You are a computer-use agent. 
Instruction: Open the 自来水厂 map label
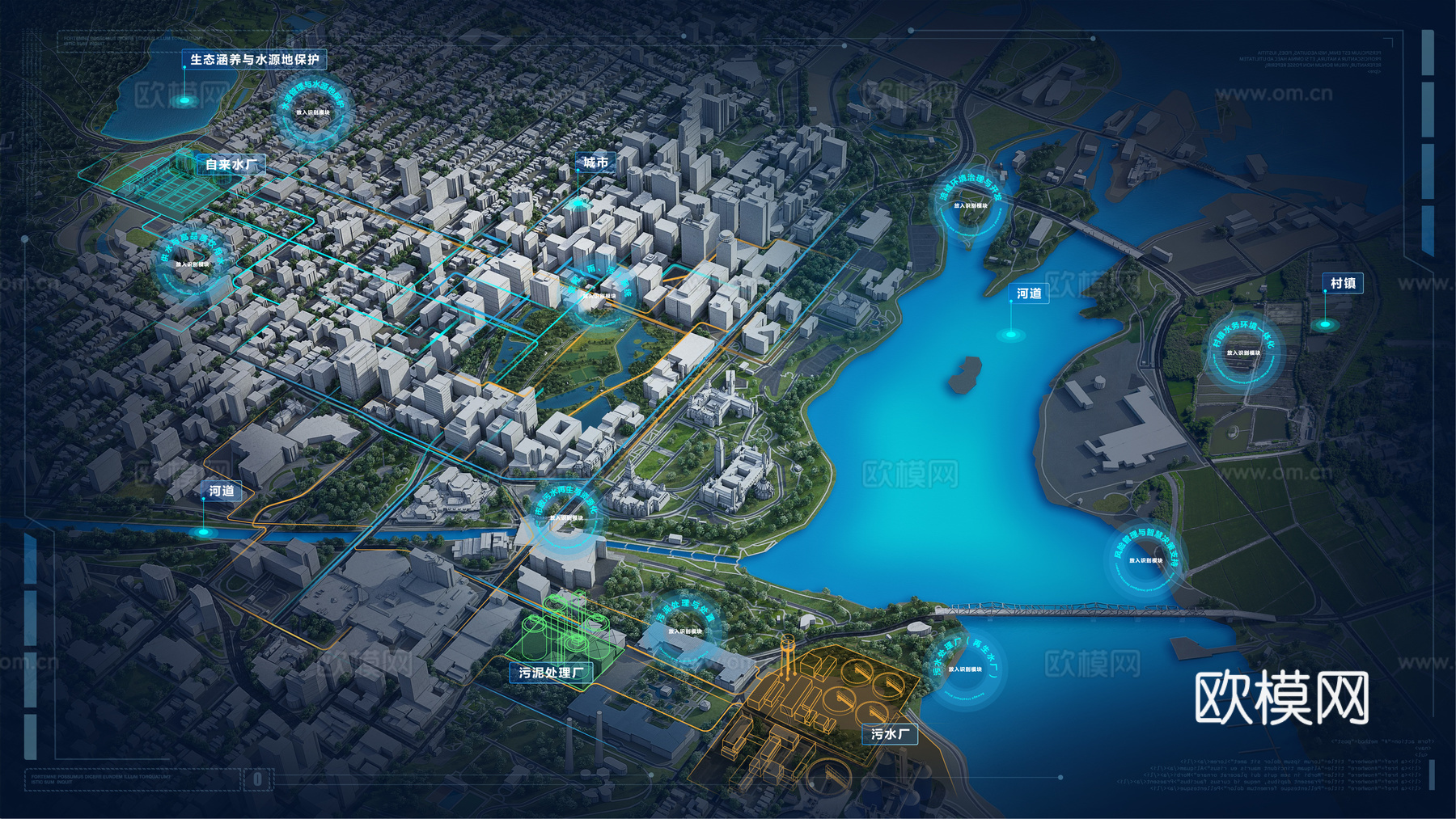coord(231,164)
